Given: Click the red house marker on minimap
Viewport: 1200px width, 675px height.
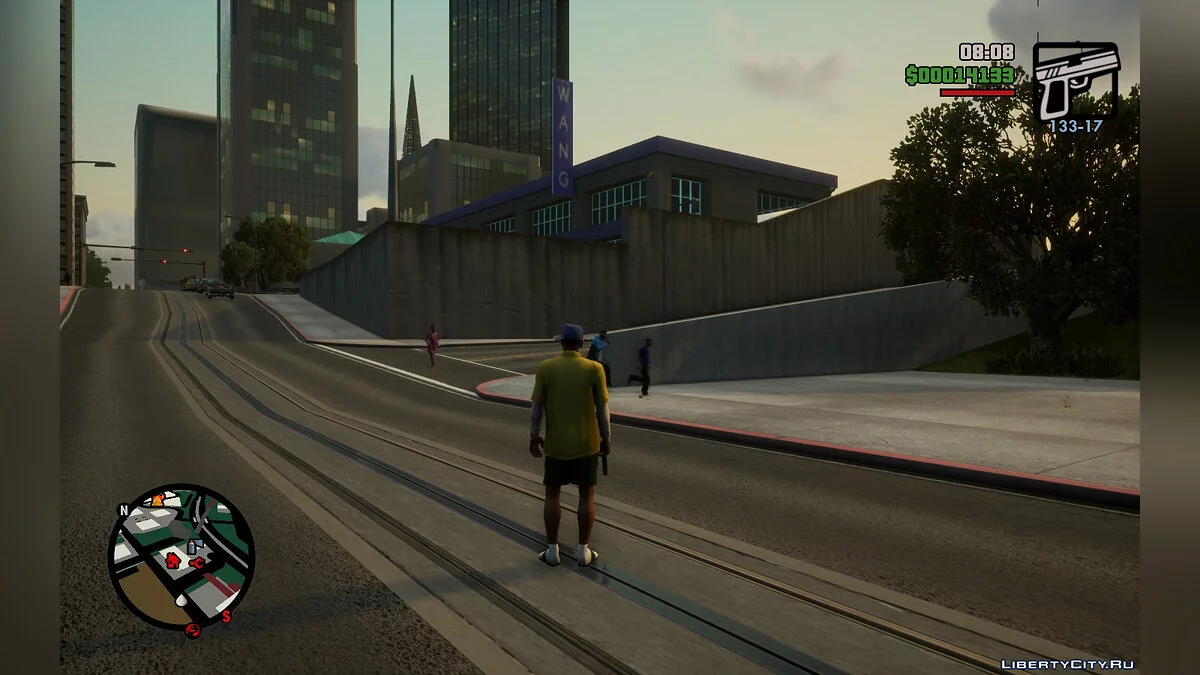Looking at the screenshot, I should click(x=172, y=559).
